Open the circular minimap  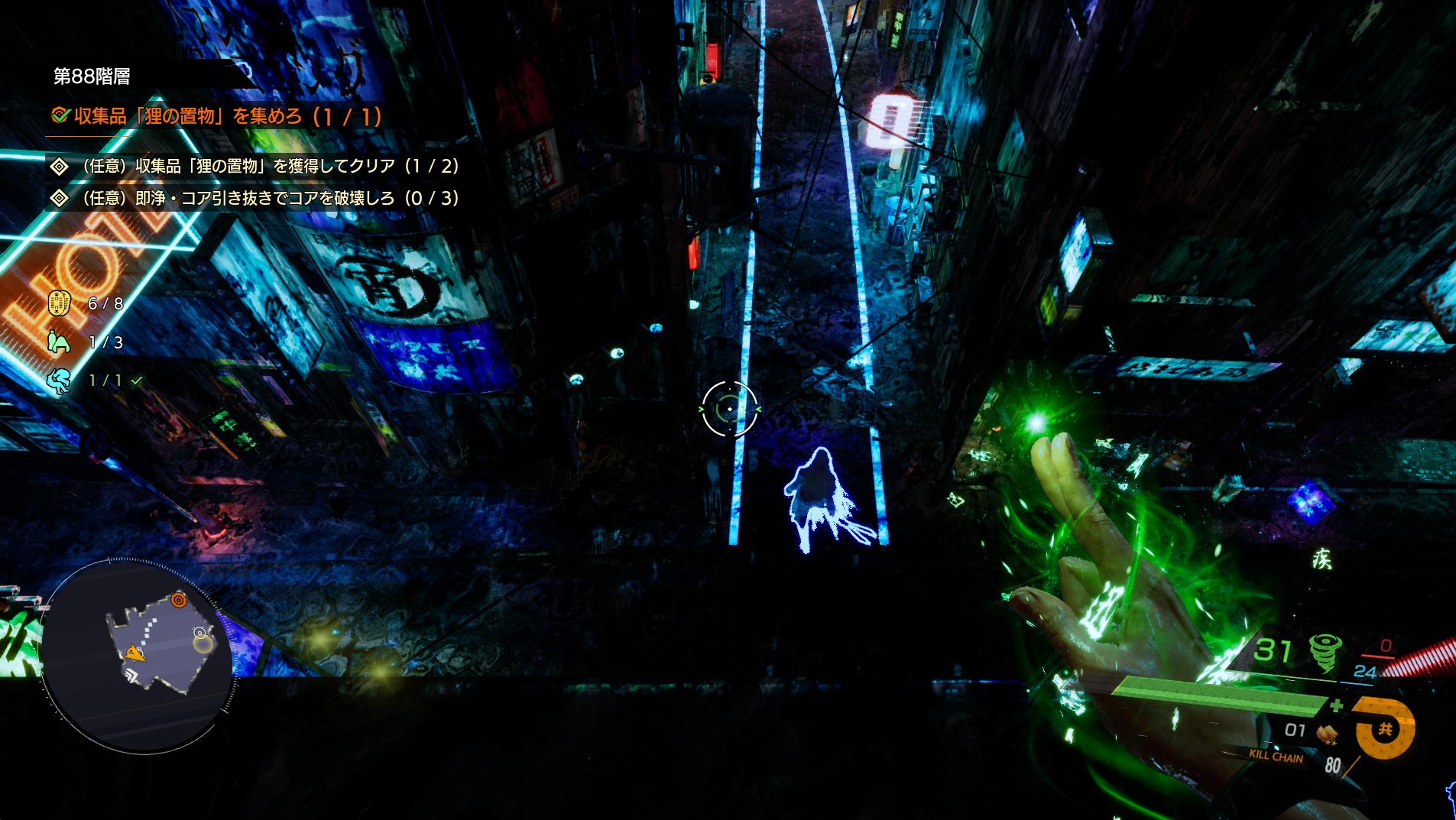point(138,655)
